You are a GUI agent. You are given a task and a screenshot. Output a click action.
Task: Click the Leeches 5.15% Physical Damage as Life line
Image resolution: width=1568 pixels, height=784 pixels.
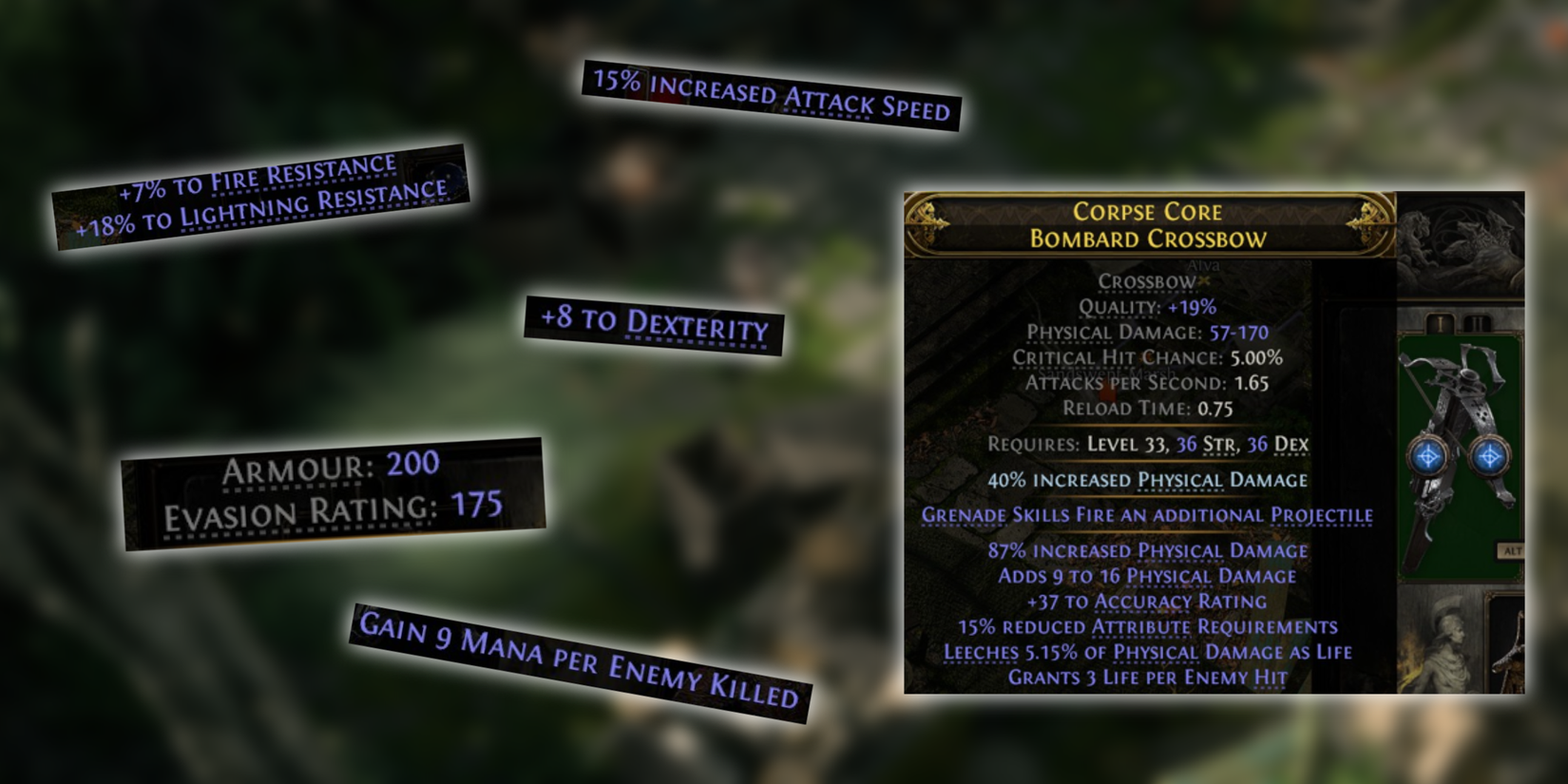tap(1144, 652)
